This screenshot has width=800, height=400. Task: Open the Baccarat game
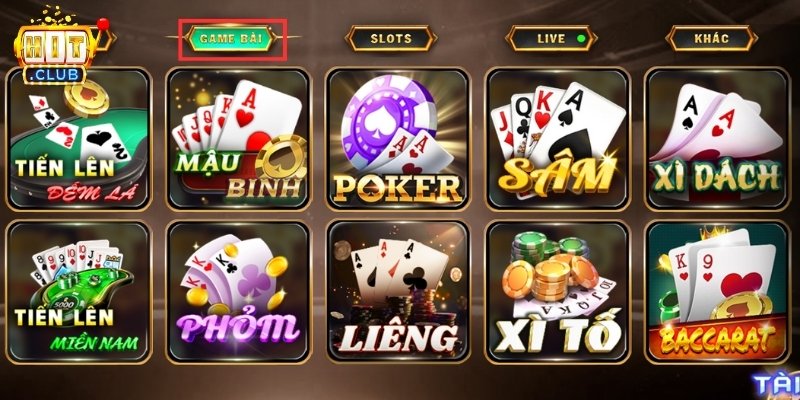click(x=716, y=292)
